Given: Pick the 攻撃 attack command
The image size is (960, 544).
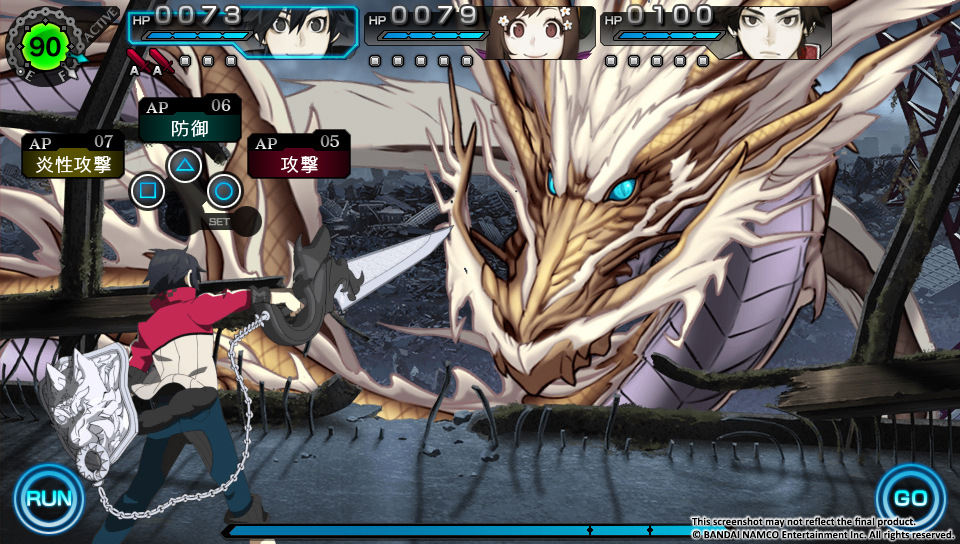Looking at the screenshot, I should tap(299, 162).
